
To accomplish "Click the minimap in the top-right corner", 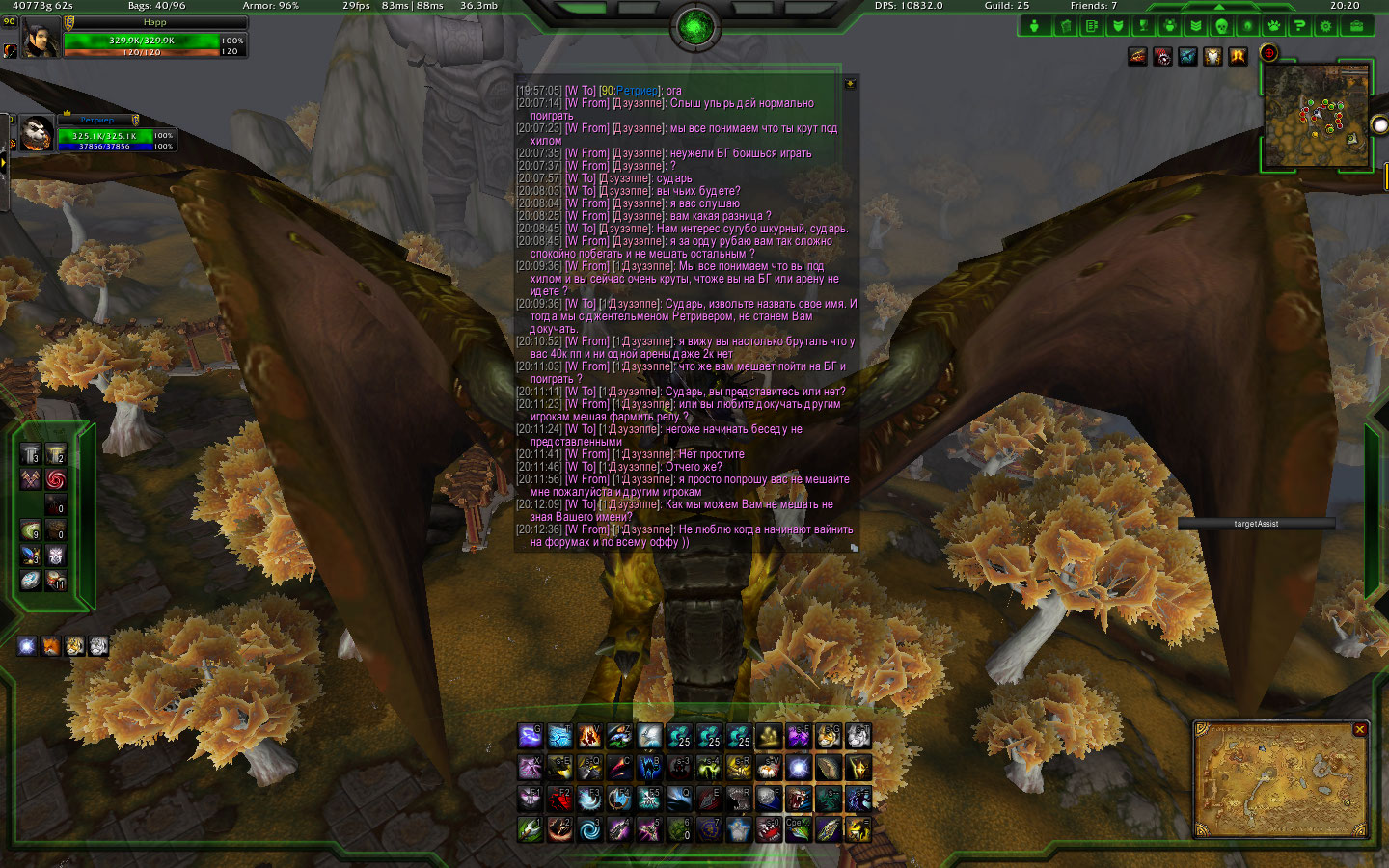I will click(x=1317, y=118).
